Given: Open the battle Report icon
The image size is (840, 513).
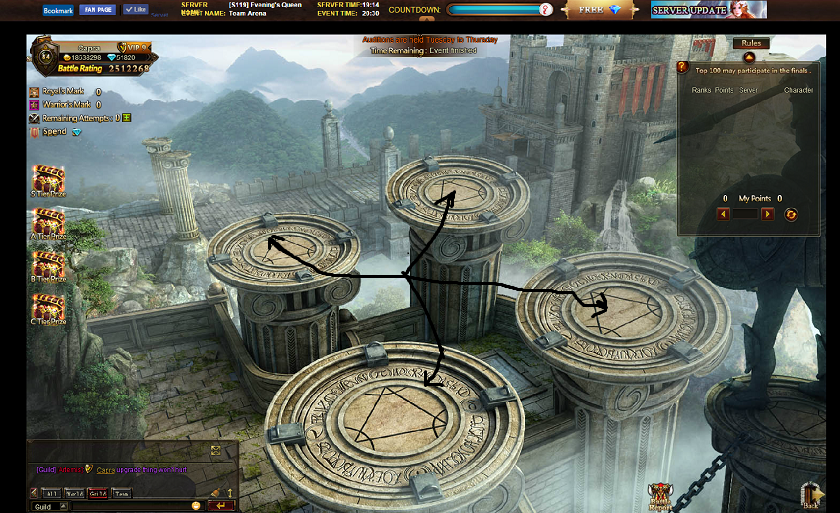Looking at the screenshot, I should (661, 495).
